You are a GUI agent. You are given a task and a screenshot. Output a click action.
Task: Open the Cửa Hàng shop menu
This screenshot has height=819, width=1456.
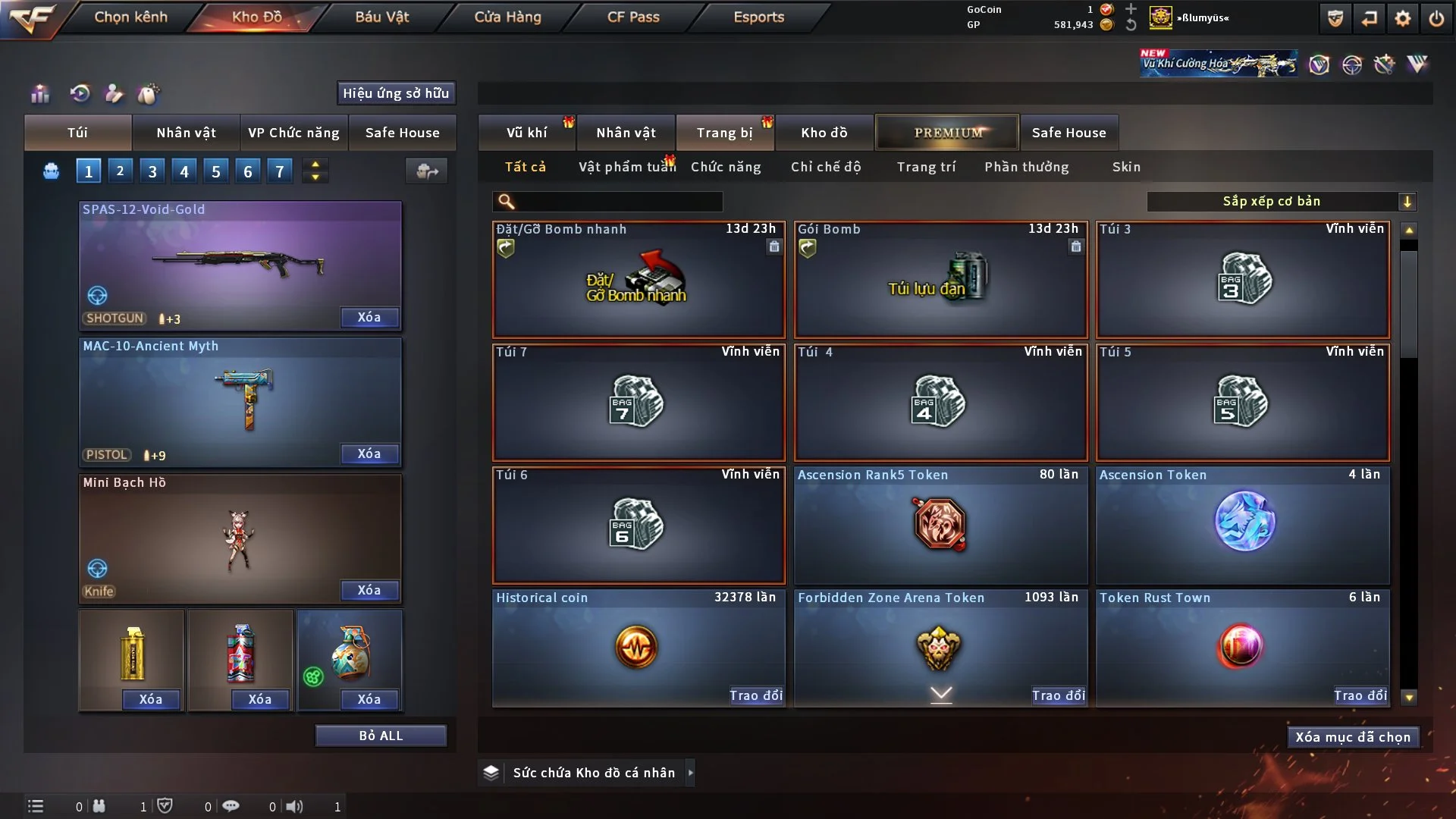pos(507,17)
